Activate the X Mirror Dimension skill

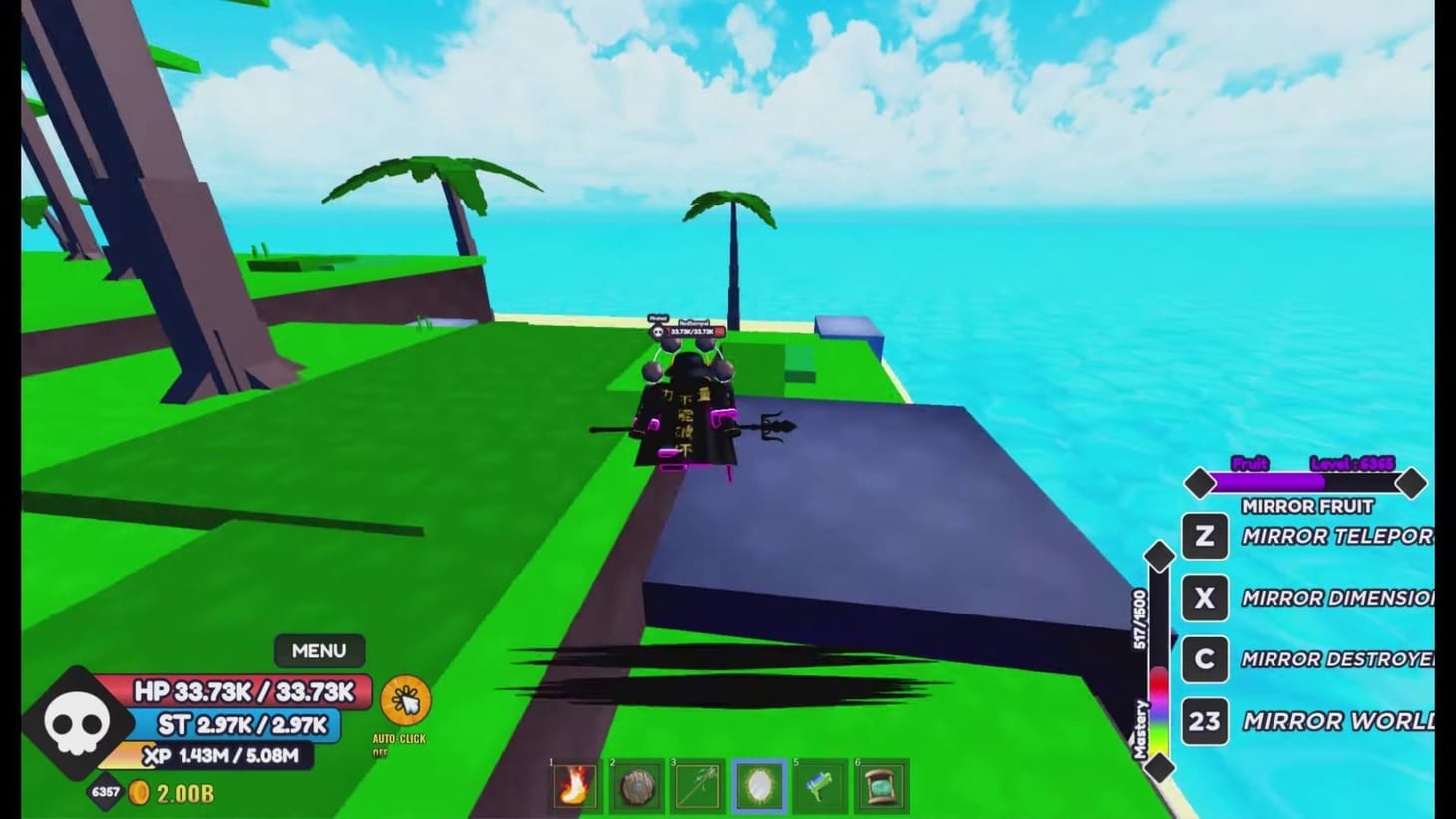1204,598
